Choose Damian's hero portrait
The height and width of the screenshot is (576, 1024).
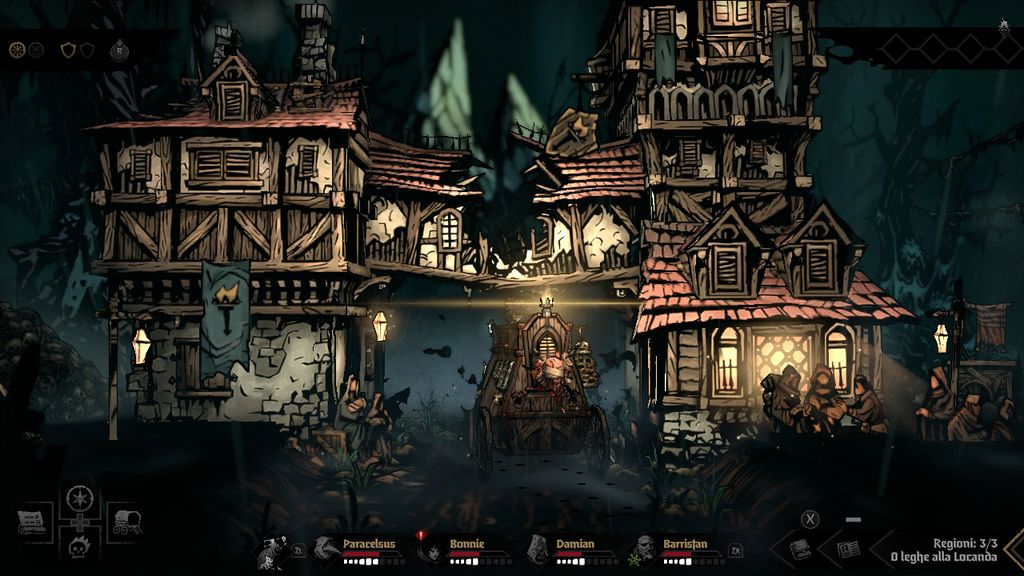[x=538, y=548]
